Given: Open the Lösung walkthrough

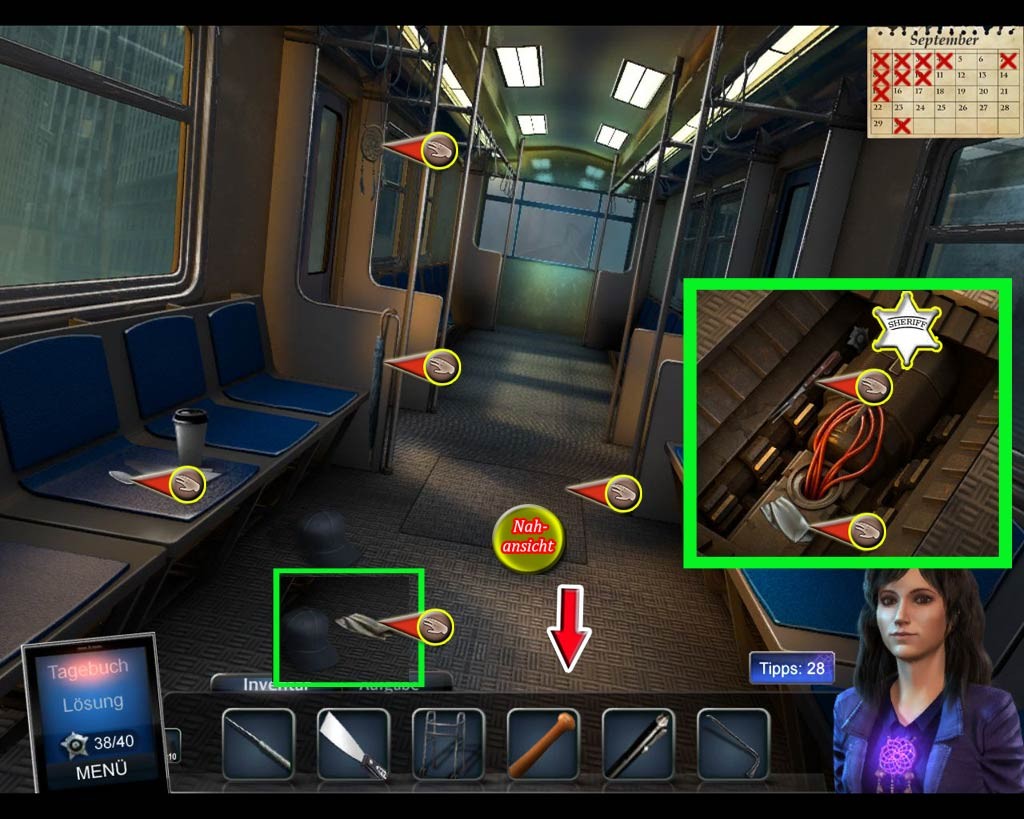Looking at the screenshot, I should (x=93, y=703).
